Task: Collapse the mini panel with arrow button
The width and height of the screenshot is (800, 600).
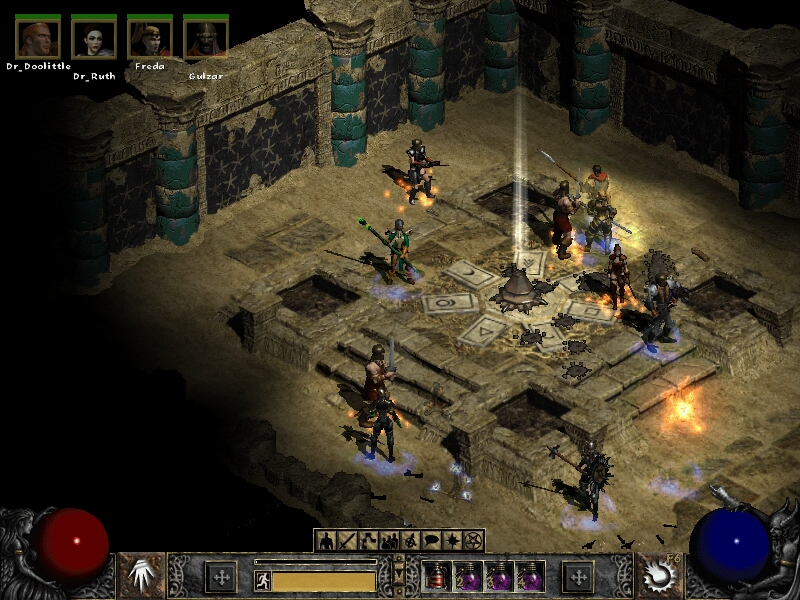Action: coord(399,574)
